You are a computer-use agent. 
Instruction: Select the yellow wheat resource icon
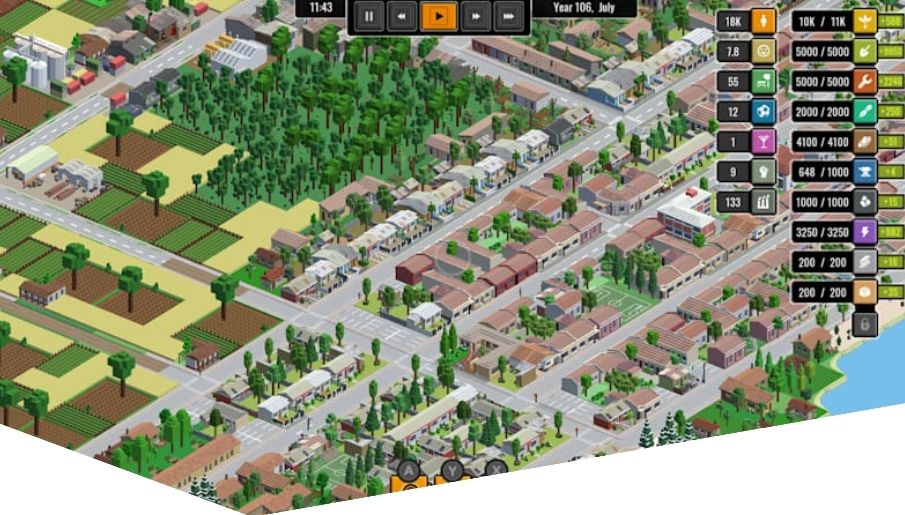click(864, 21)
